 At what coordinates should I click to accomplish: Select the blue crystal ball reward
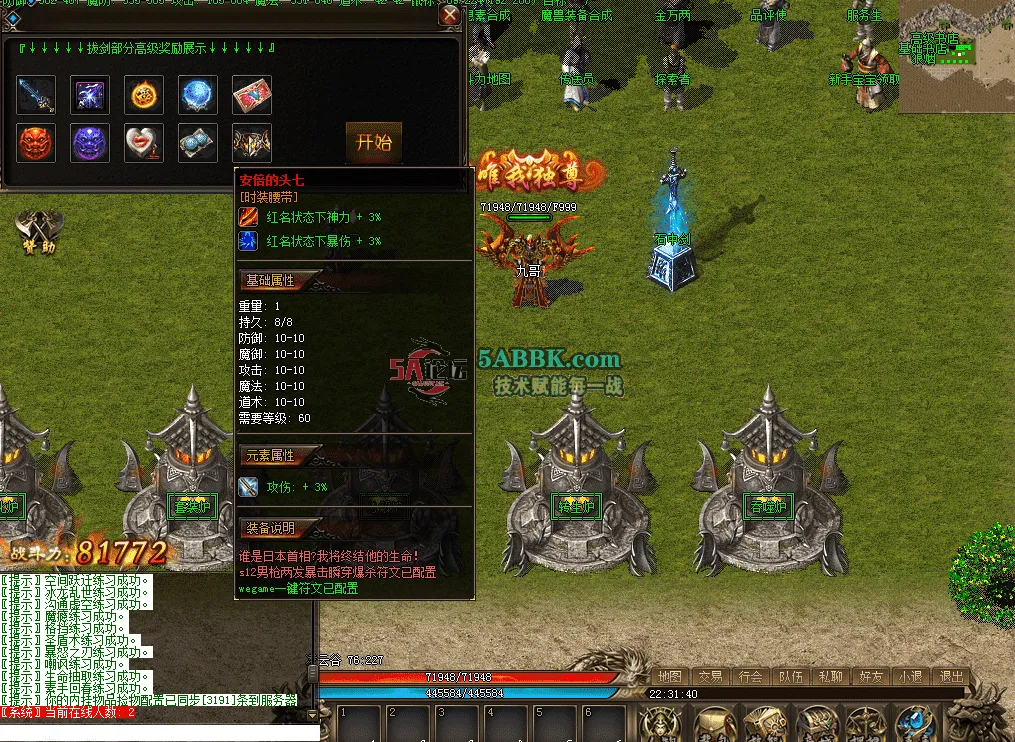pyautogui.click(x=198, y=95)
